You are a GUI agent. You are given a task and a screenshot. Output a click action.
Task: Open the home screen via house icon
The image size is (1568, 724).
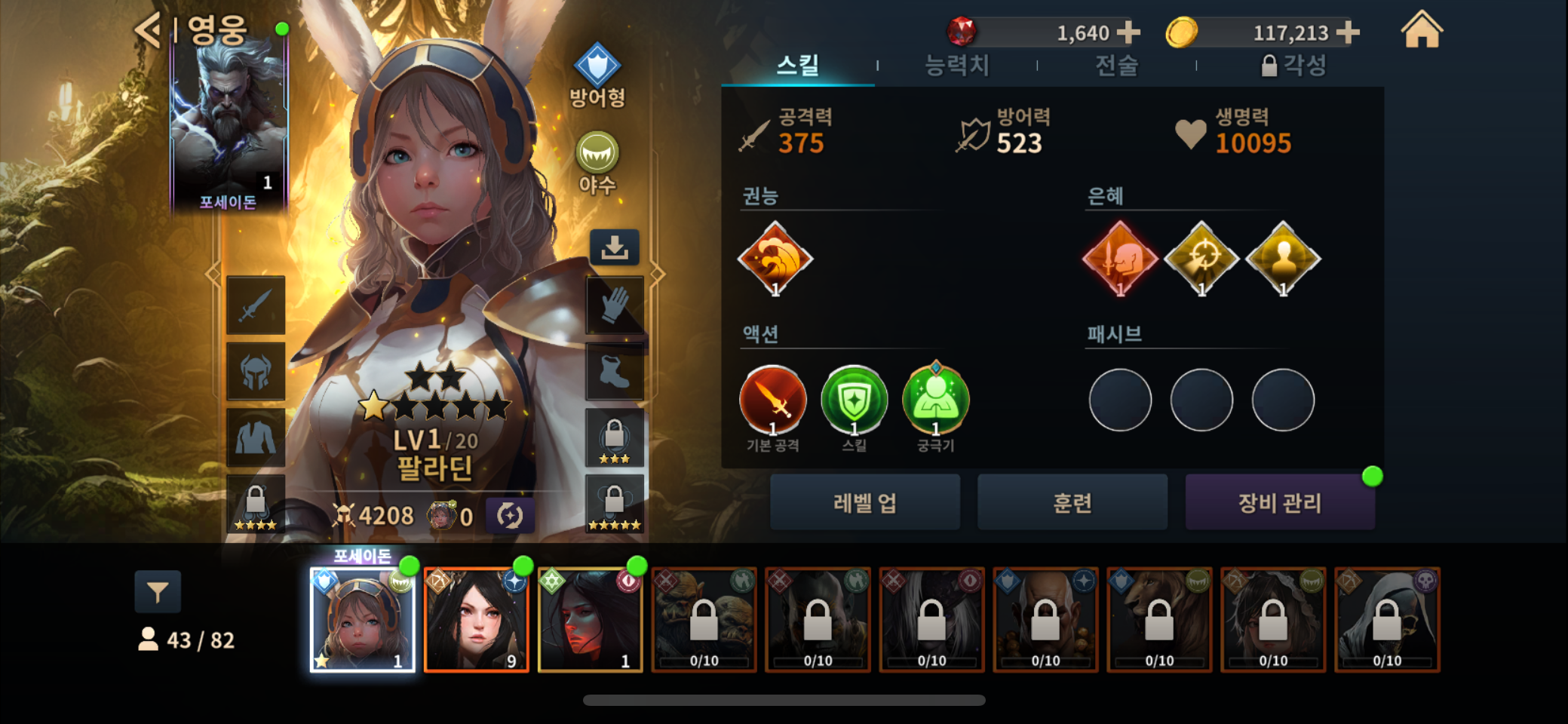[x=1422, y=30]
